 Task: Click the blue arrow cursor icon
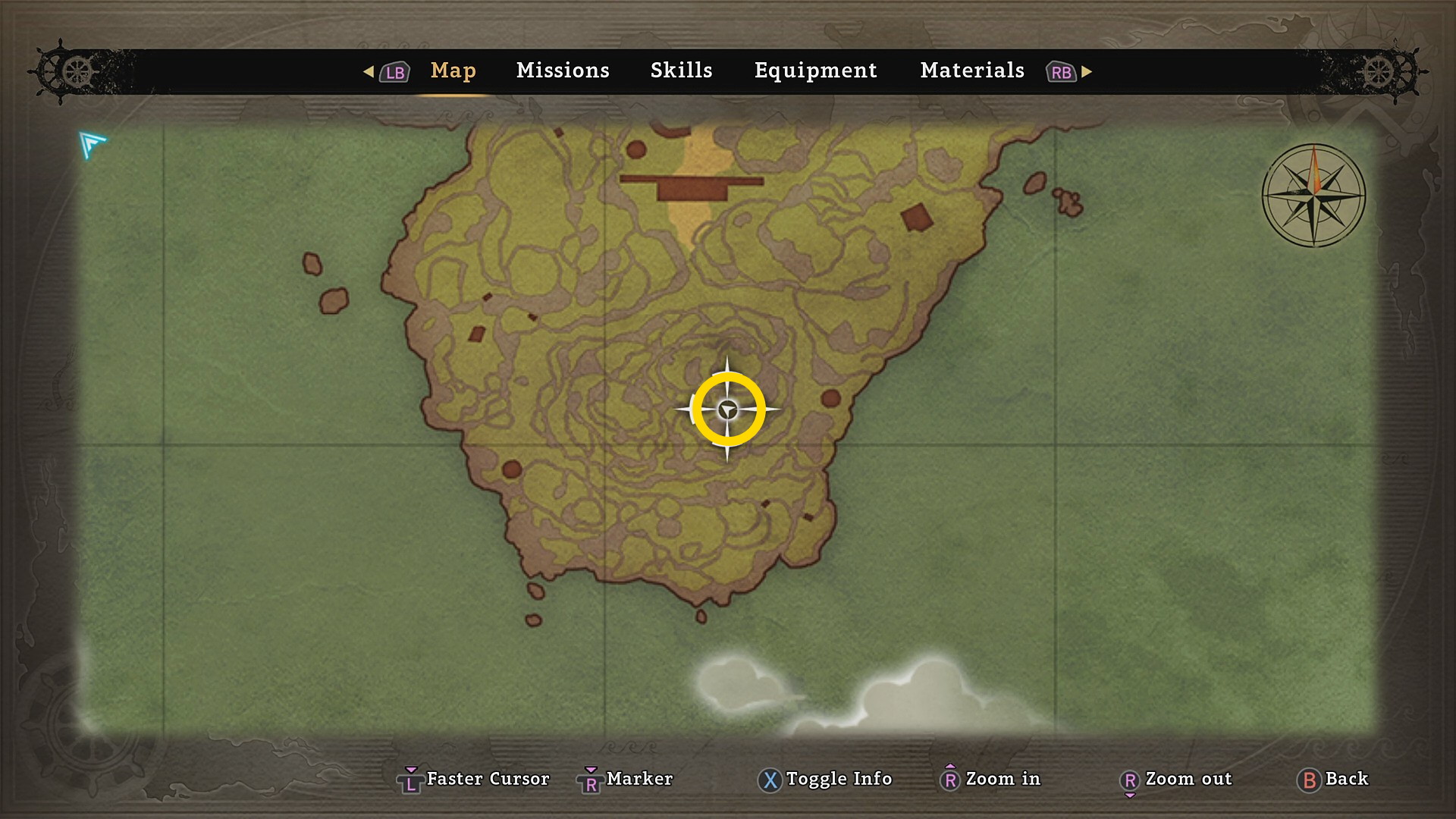click(92, 144)
